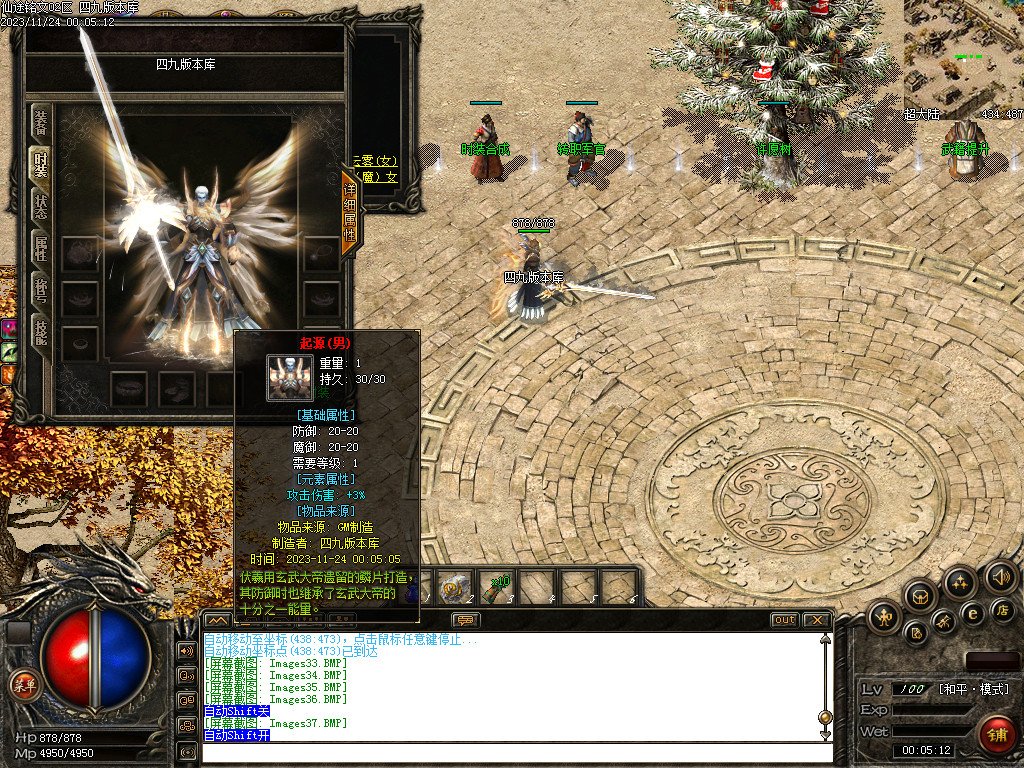Show the 属性 attributes tab
This screenshot has width=1024, height=768.
(41, 248)
